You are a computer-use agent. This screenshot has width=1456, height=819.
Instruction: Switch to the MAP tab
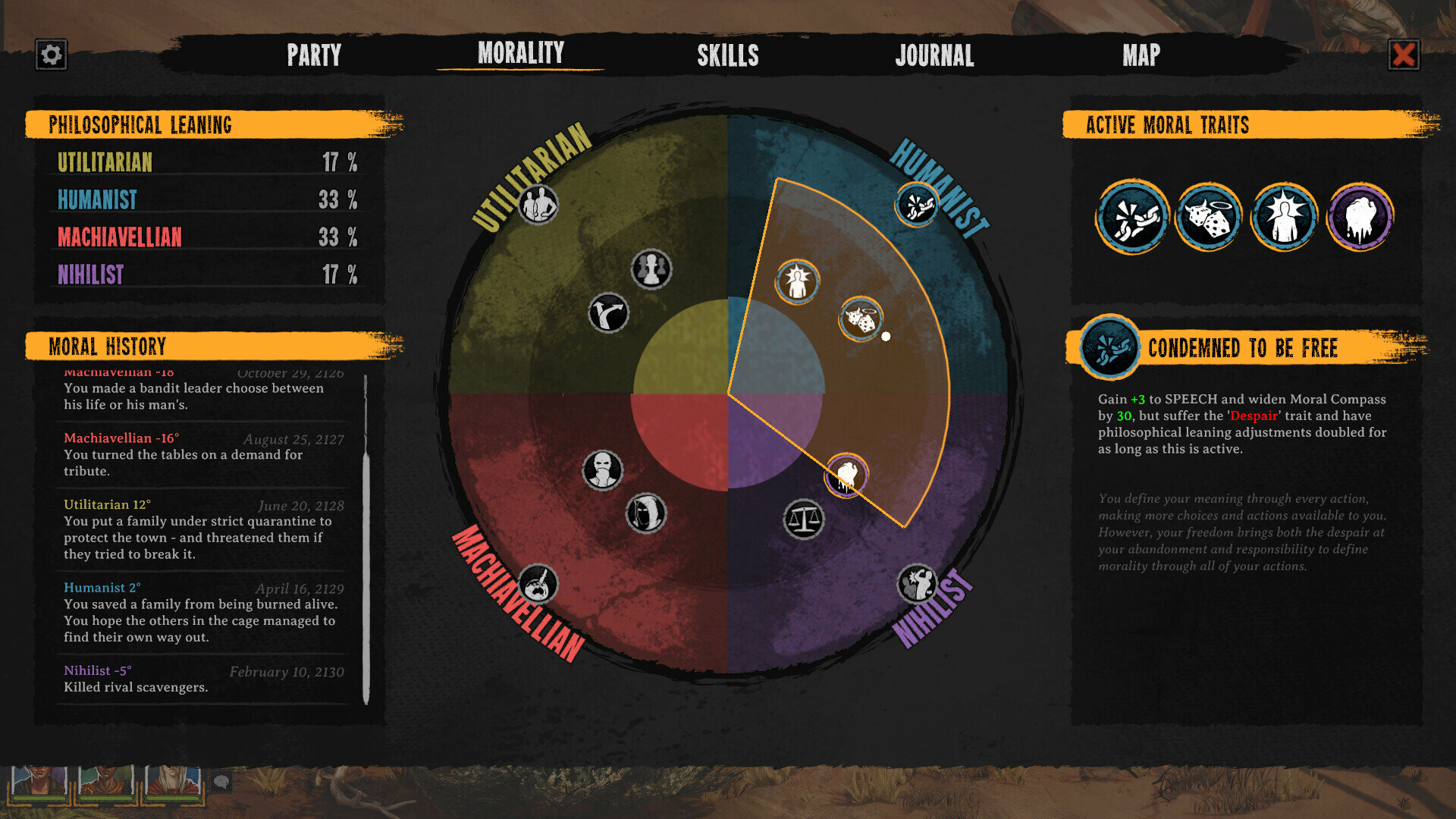pos(1142,55)
